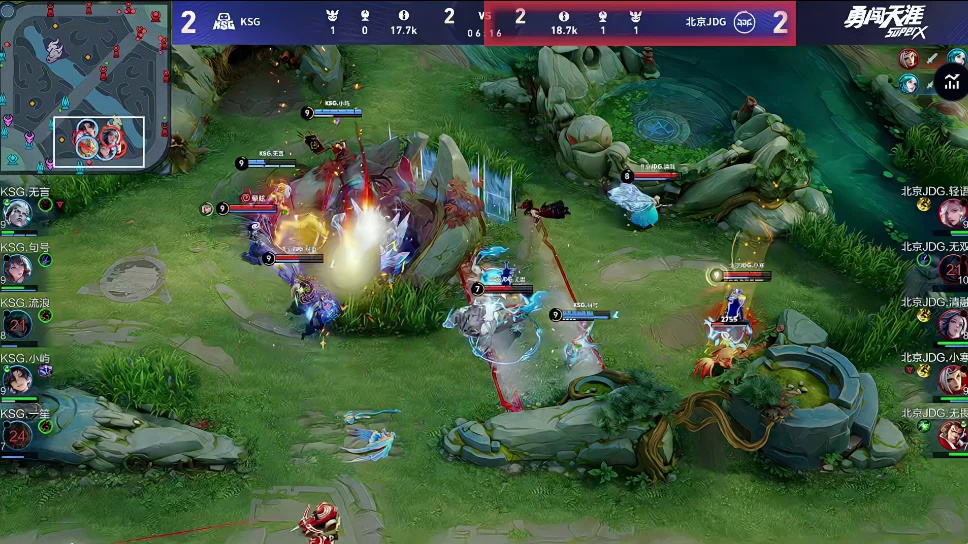Select KSG.无言 player portrait
The height and width of the screenshot is (544, 968).
pos(17,214)
